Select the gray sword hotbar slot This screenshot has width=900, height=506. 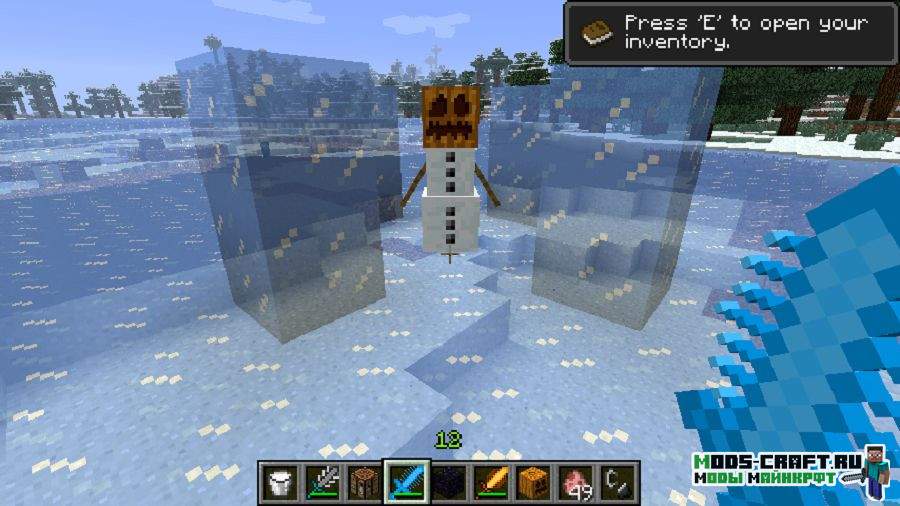(x=322, y=482)
